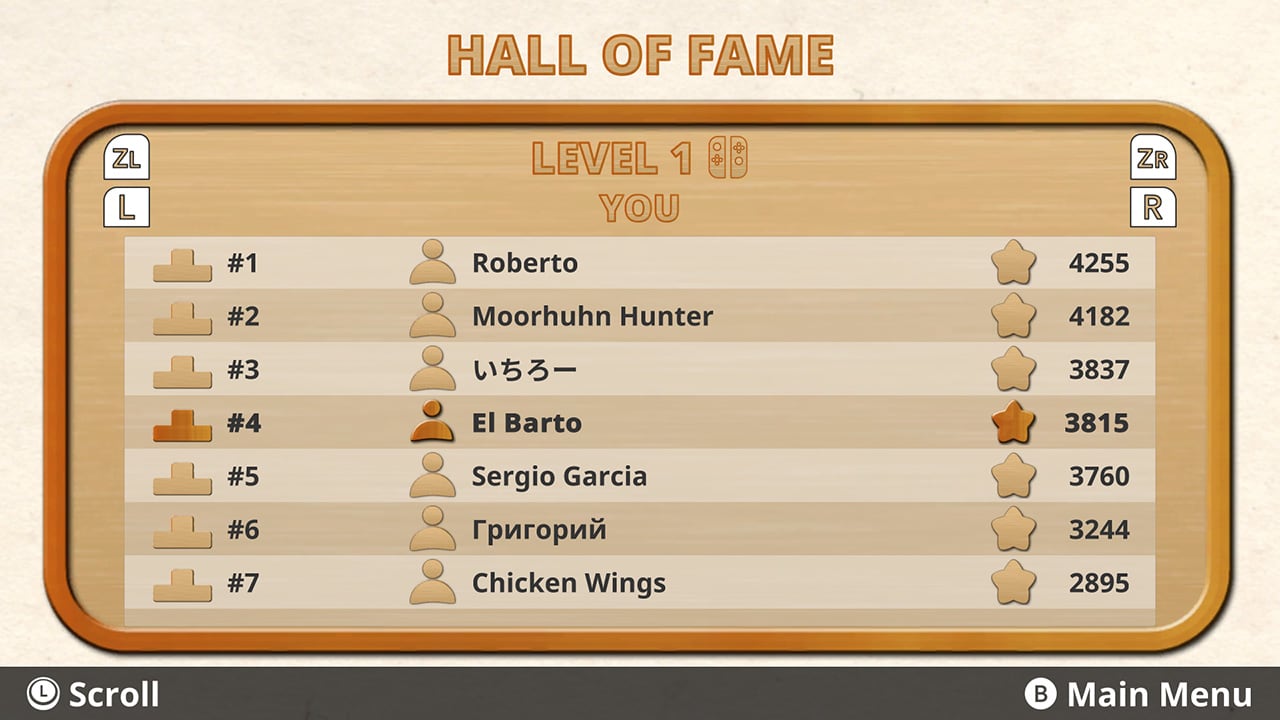This screenshot has height=720, width=1280.
Task: Click the L button icon
Action: tap(127, 207)
